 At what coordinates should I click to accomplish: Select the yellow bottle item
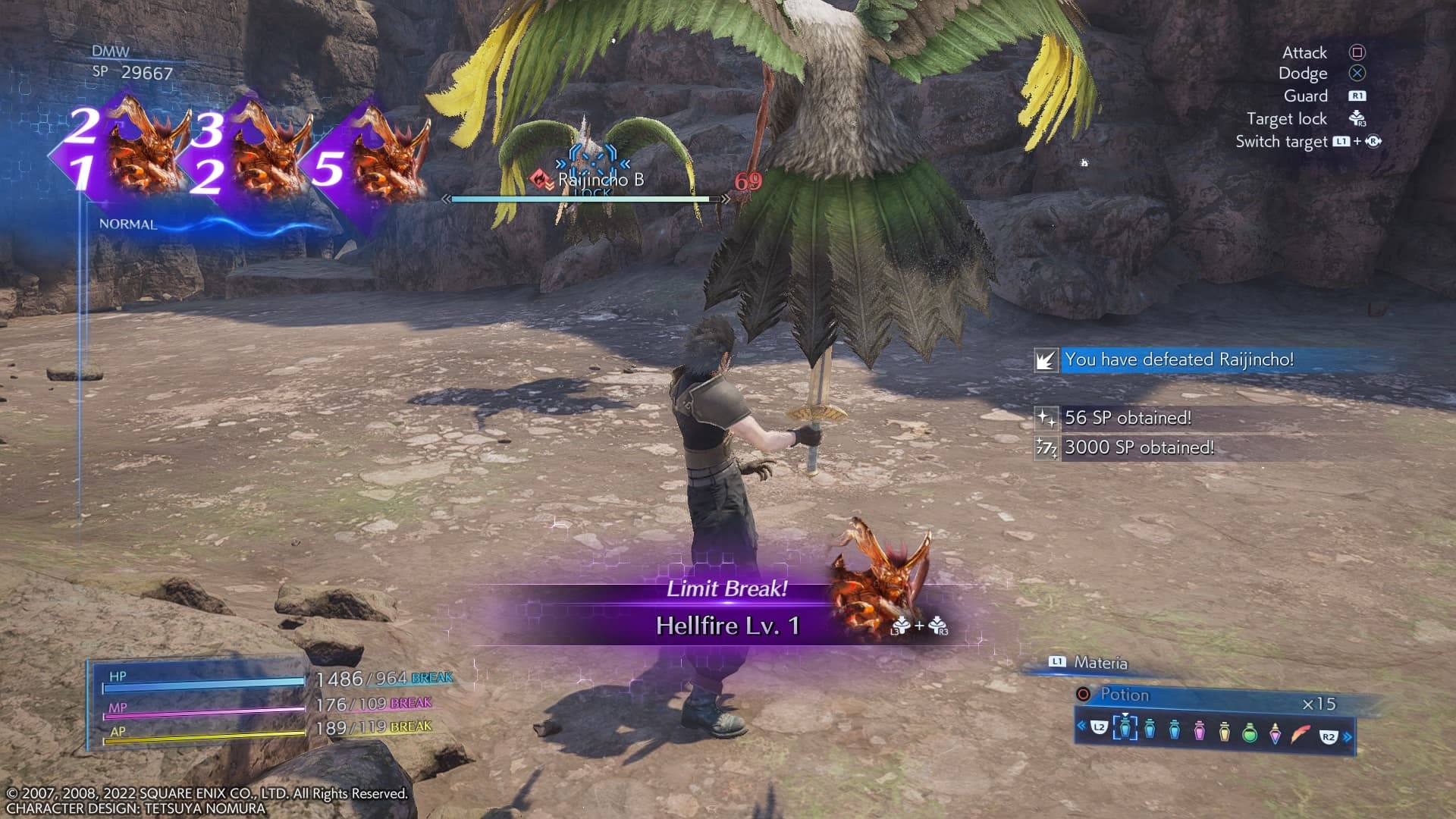(x=1224, y=731)
